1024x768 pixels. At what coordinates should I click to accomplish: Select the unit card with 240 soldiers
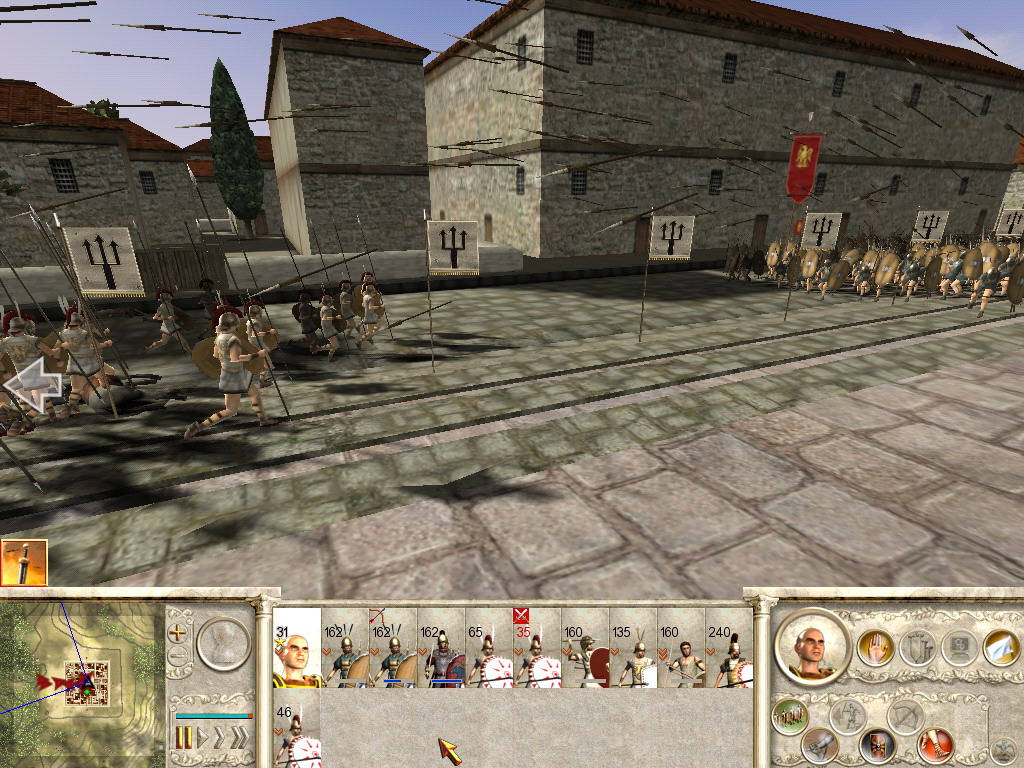(x=729, y=648)
